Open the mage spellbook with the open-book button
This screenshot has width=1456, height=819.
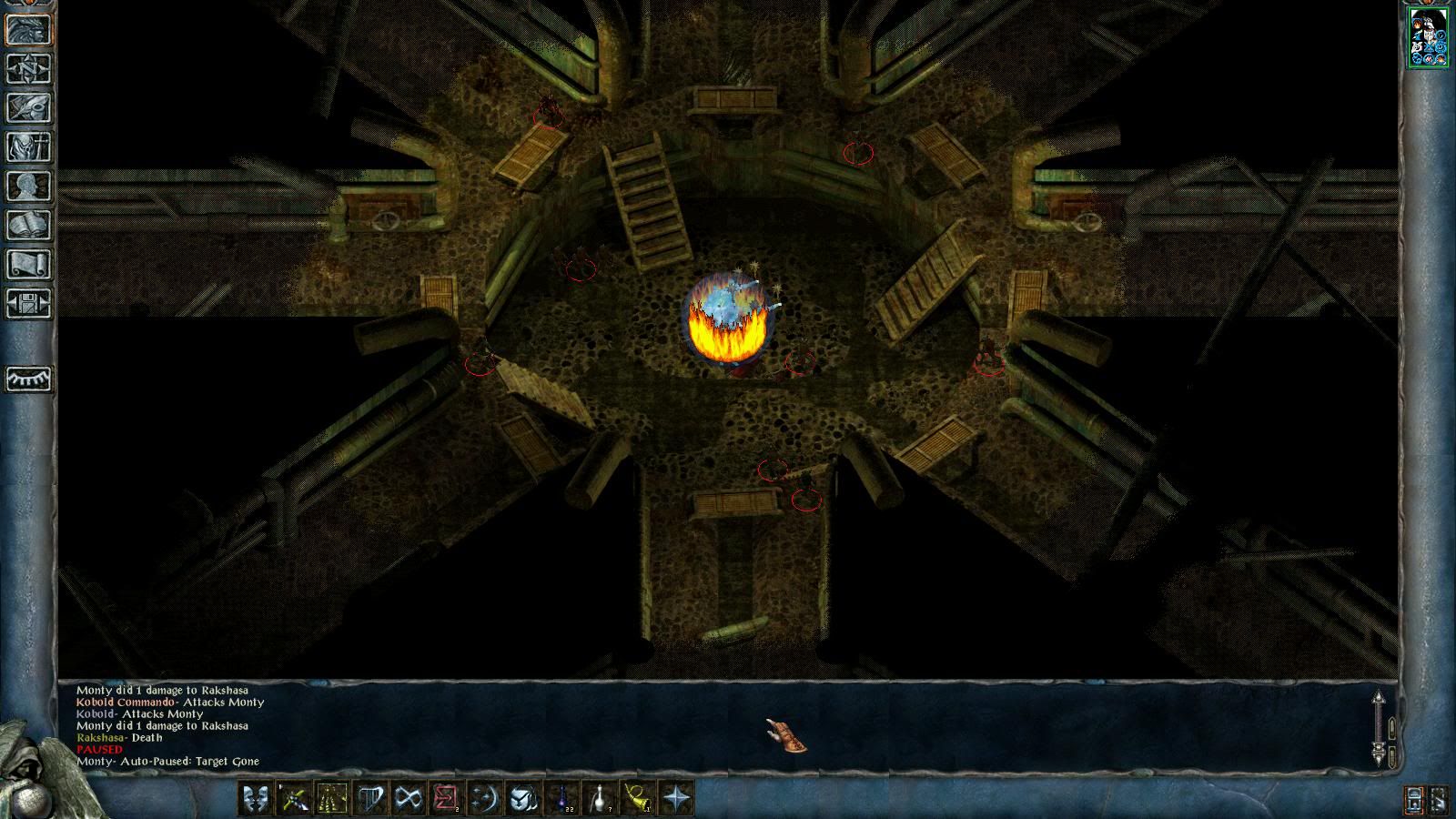[x=29, y=226]
